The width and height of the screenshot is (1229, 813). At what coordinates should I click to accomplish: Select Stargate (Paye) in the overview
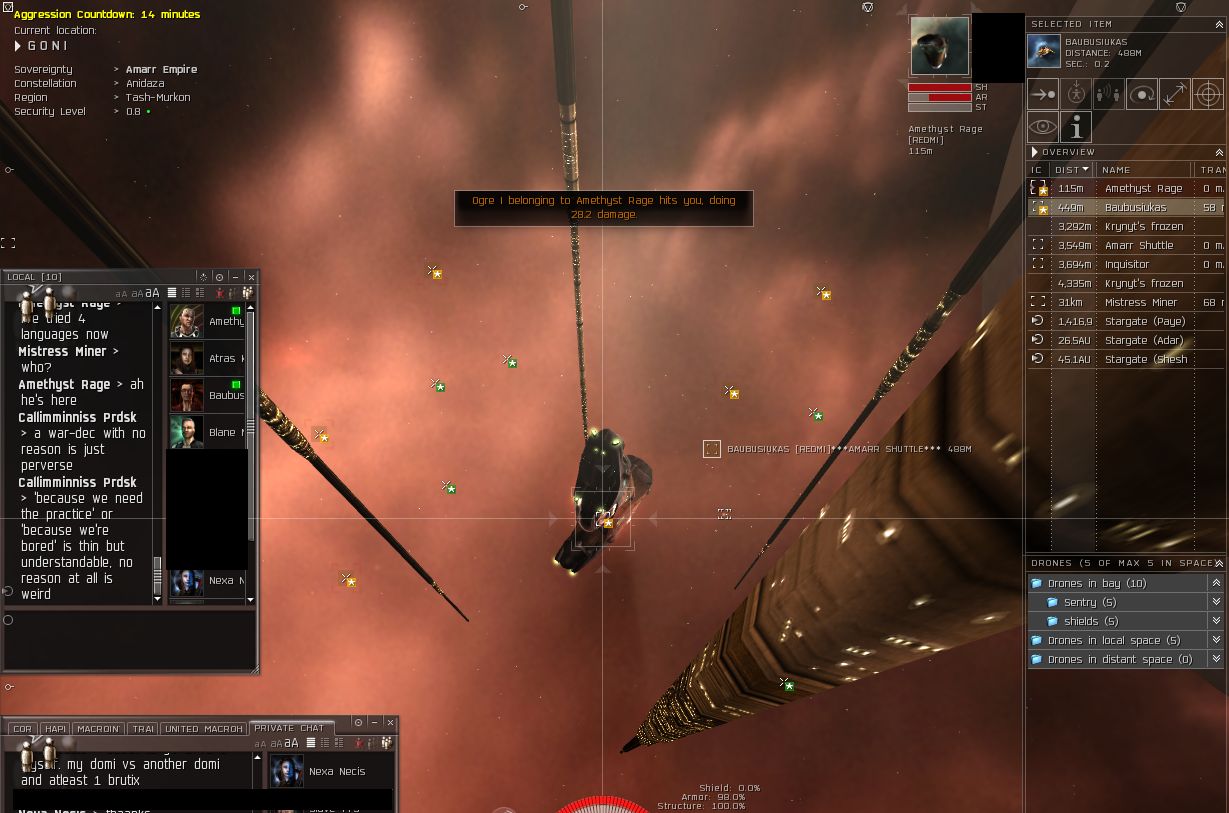click(1144, 322)
